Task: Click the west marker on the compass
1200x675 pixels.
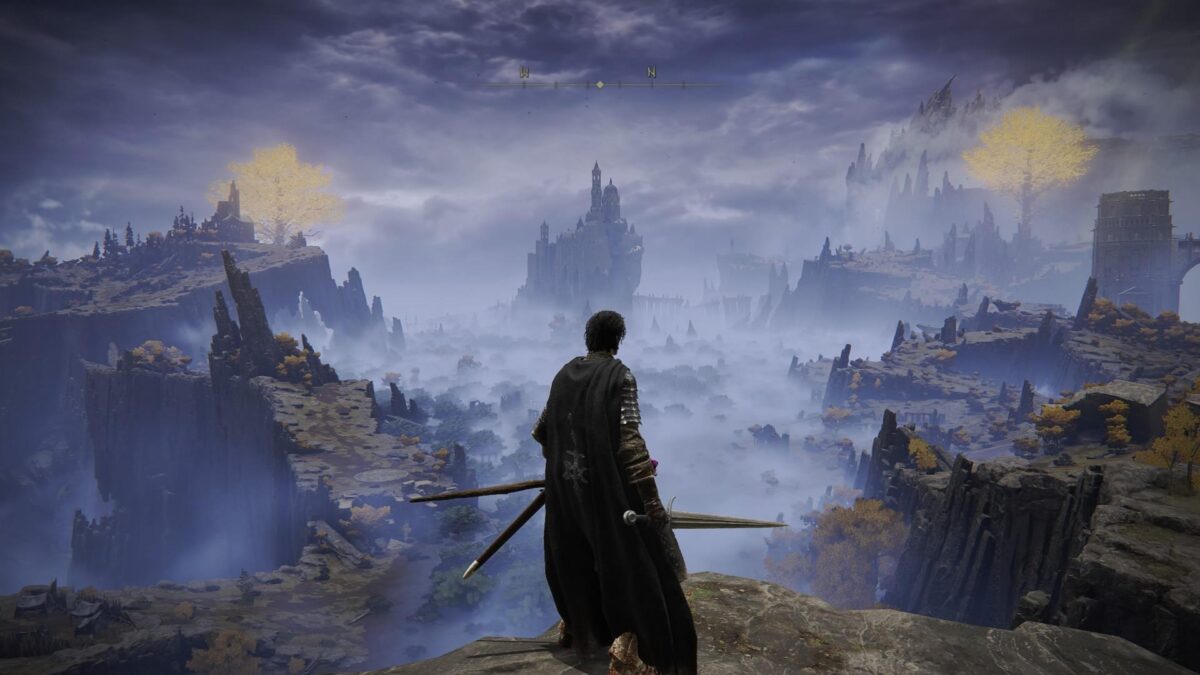Action: 524,73
